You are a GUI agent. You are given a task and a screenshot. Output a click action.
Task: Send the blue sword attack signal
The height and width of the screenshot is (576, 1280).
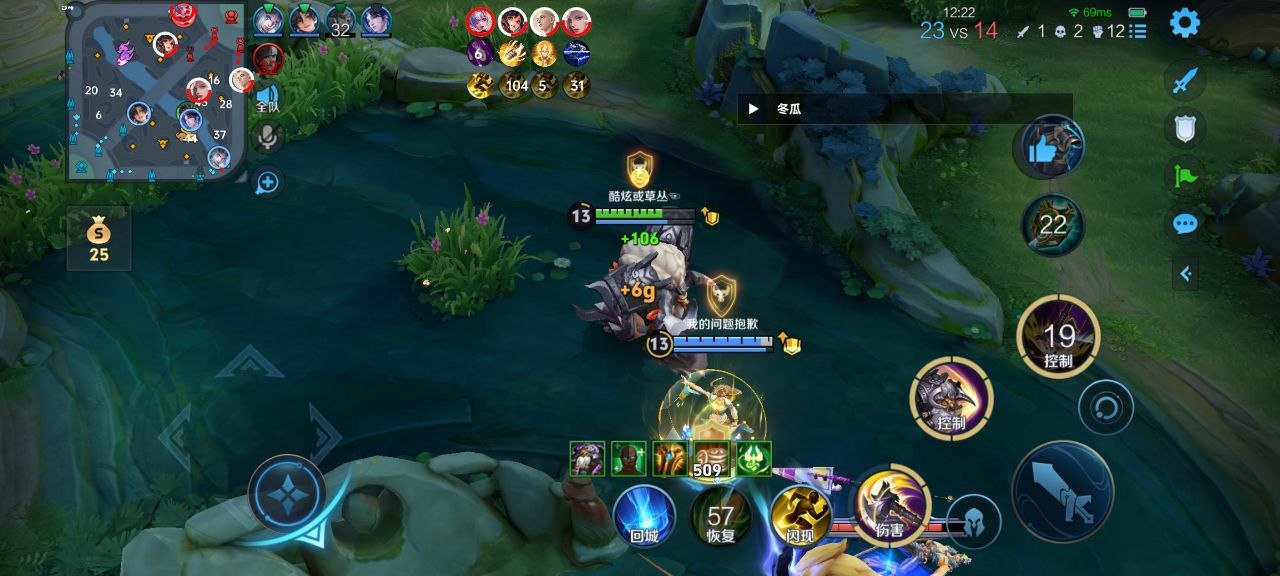[x=1185, y=82]
